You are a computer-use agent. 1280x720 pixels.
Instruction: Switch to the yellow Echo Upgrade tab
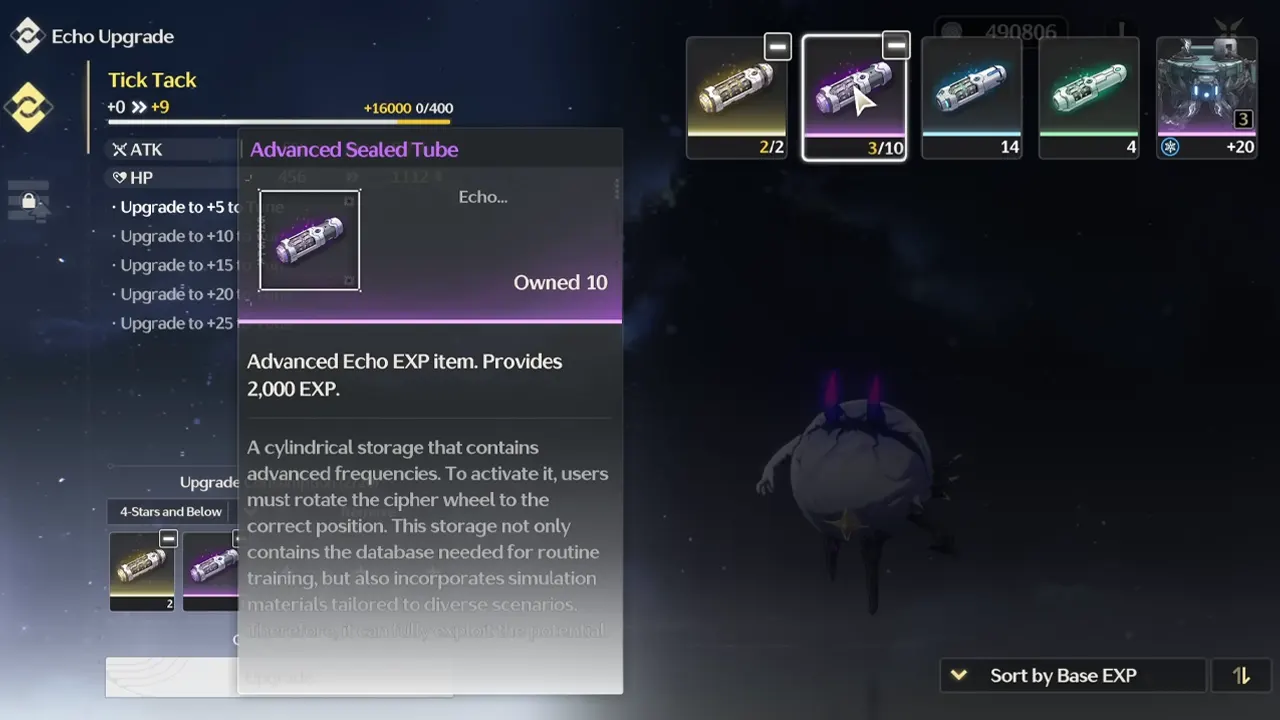click(28, 107)
